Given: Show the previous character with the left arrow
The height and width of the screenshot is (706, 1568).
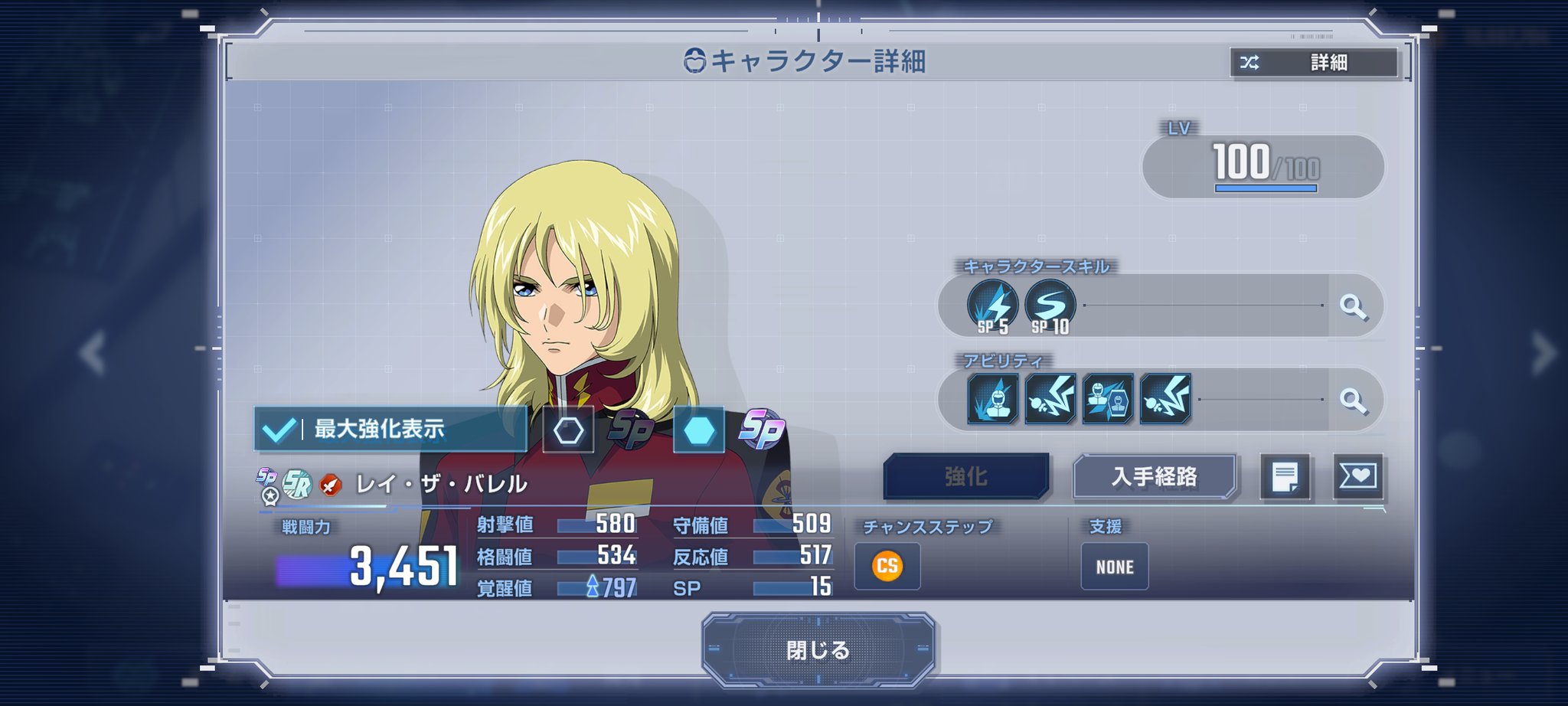Looking at the screenshot, I should [93, 353].
